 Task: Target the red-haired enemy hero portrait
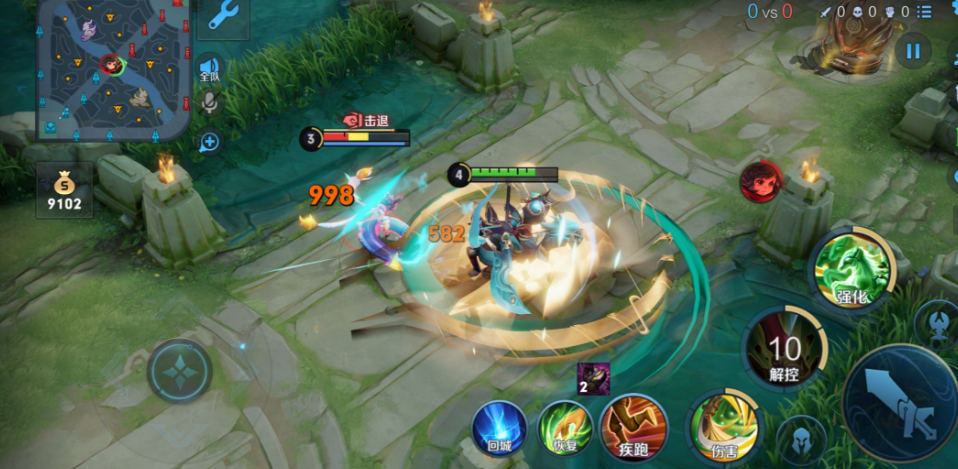pos(760,181)
